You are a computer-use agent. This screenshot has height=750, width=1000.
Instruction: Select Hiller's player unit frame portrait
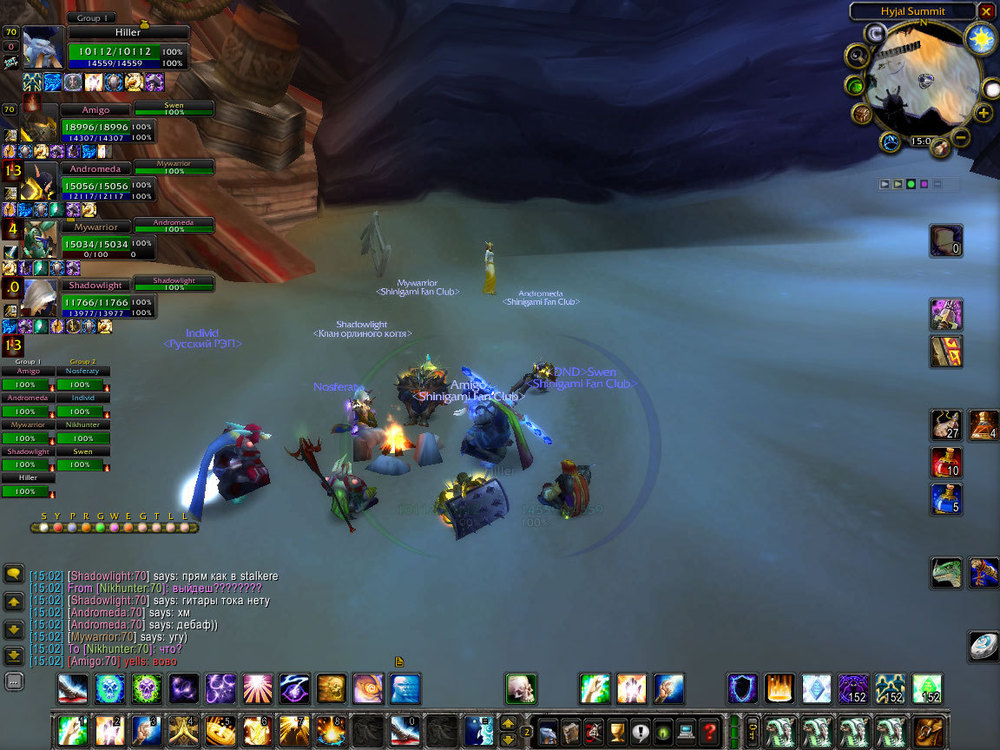click(x=43, y=47)
